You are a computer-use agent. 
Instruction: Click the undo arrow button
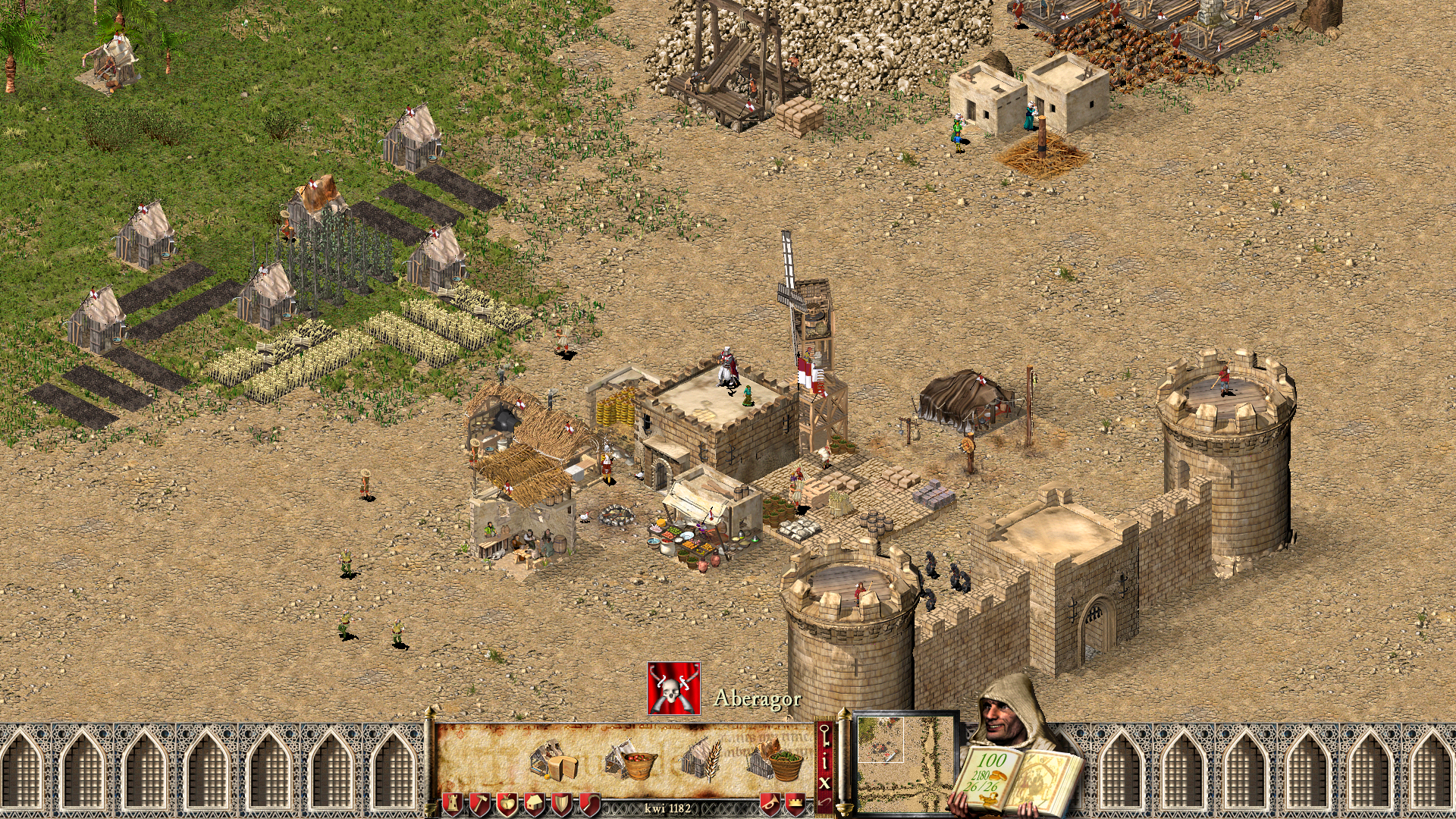tap(824, 801)
